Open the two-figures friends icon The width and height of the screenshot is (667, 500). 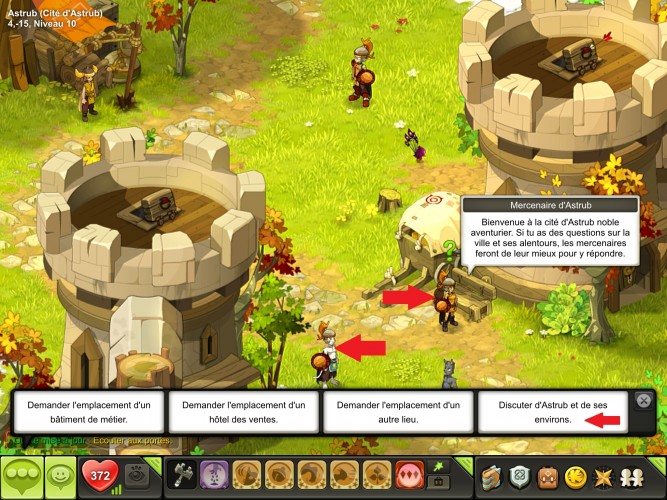[633, 476]
